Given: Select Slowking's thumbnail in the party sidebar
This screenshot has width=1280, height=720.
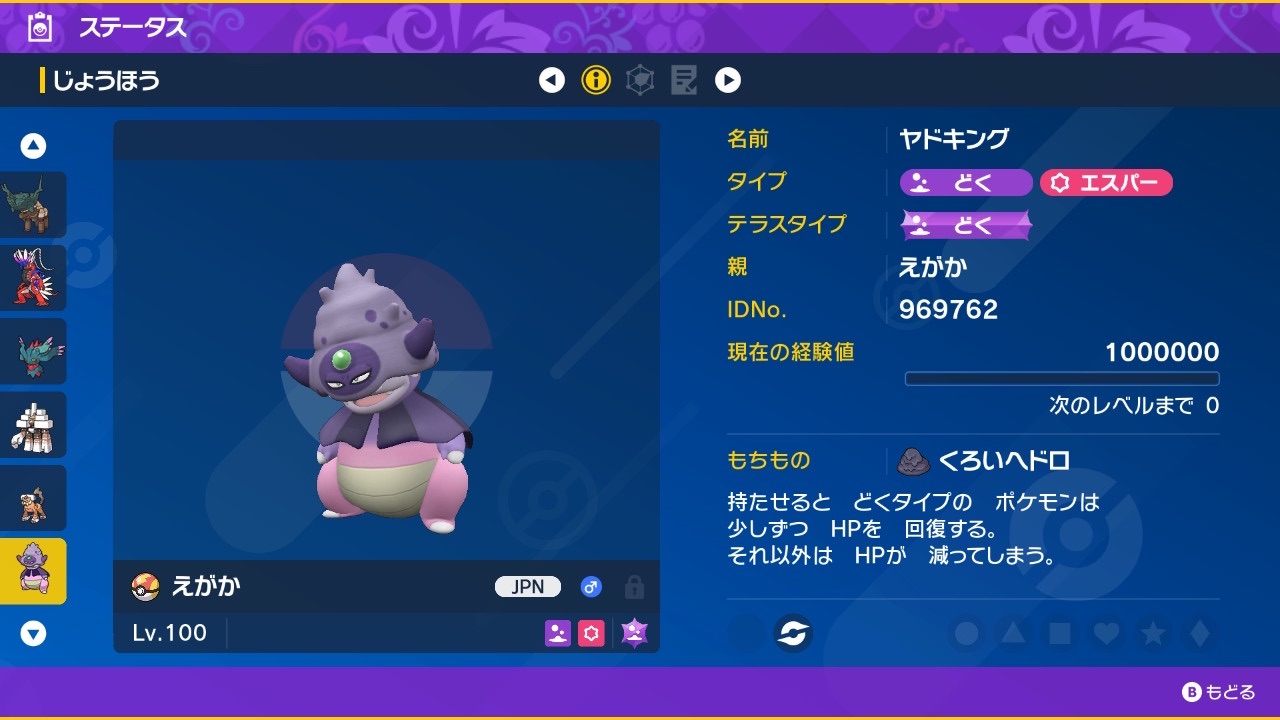Looking at the screenshot, I should tap(35, 570).
